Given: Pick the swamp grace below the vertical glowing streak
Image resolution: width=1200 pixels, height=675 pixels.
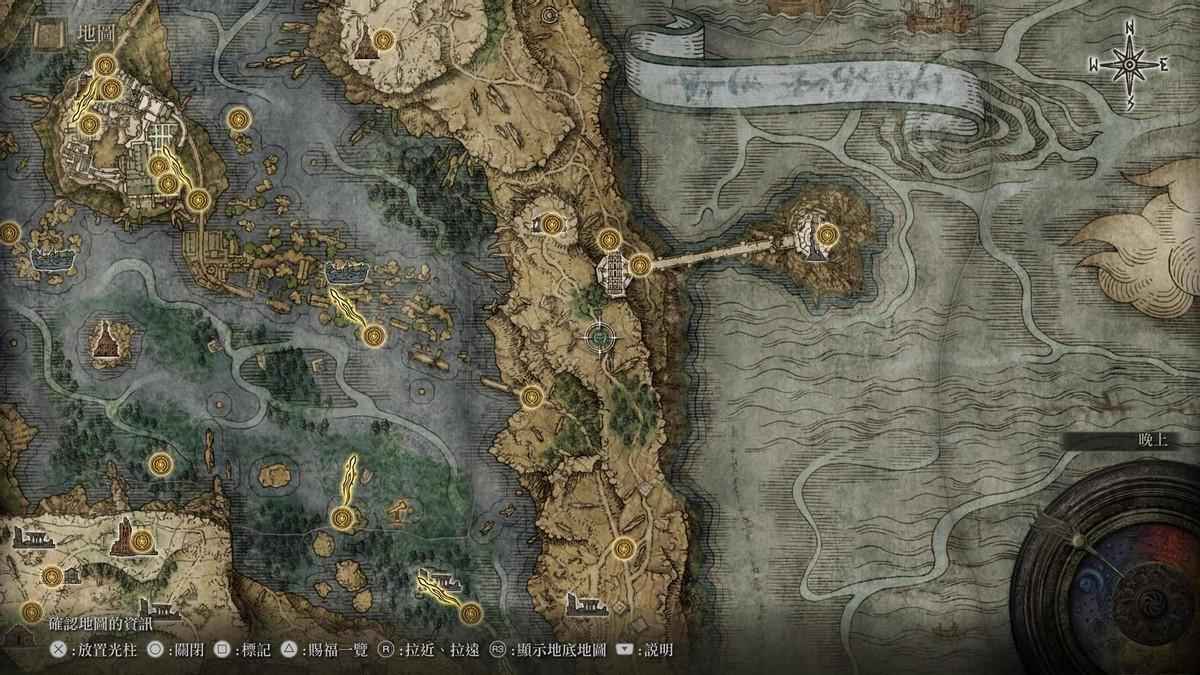Looking at the screenshot, I should click(x=342, y=517).
